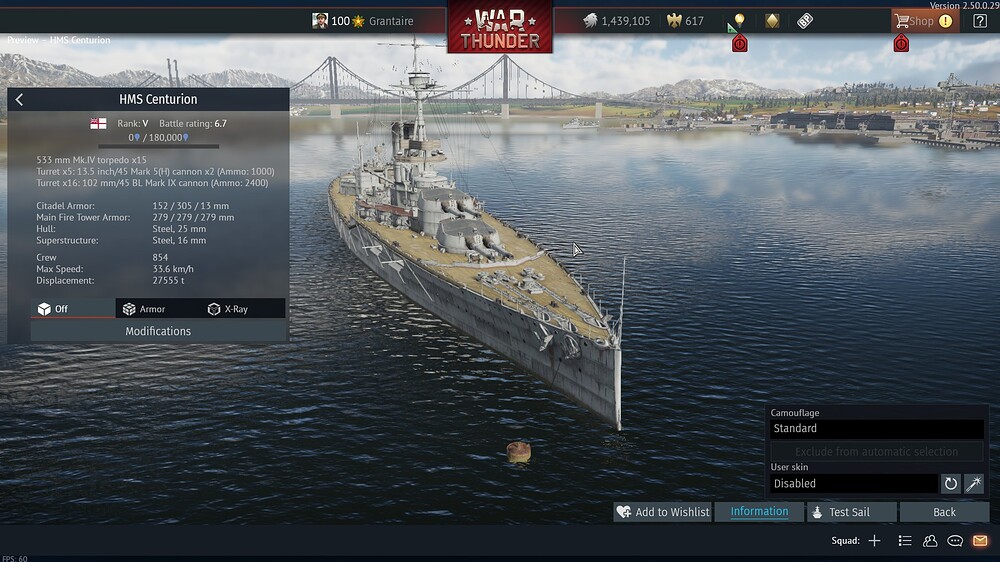Click the Back button
Viewport: 1000px width, 562px height.
tap(944, 512)
